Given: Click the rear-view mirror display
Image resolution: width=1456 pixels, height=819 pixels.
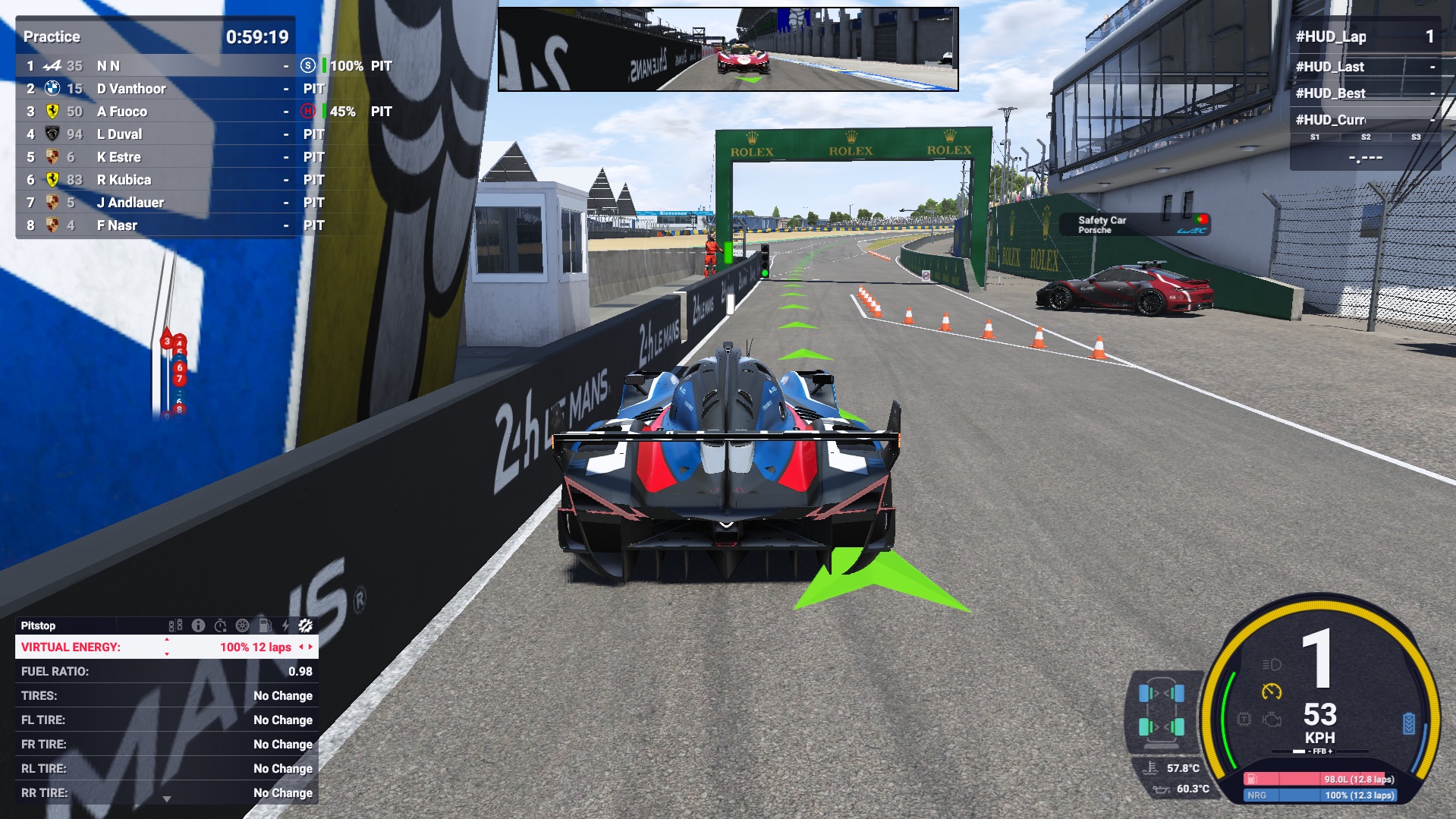Looking at the screenshot, I should pos(728,49).
